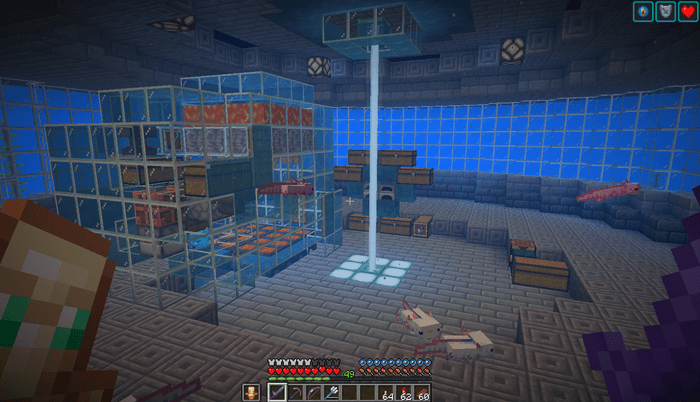Select the food stack of 60

point(421,392)
